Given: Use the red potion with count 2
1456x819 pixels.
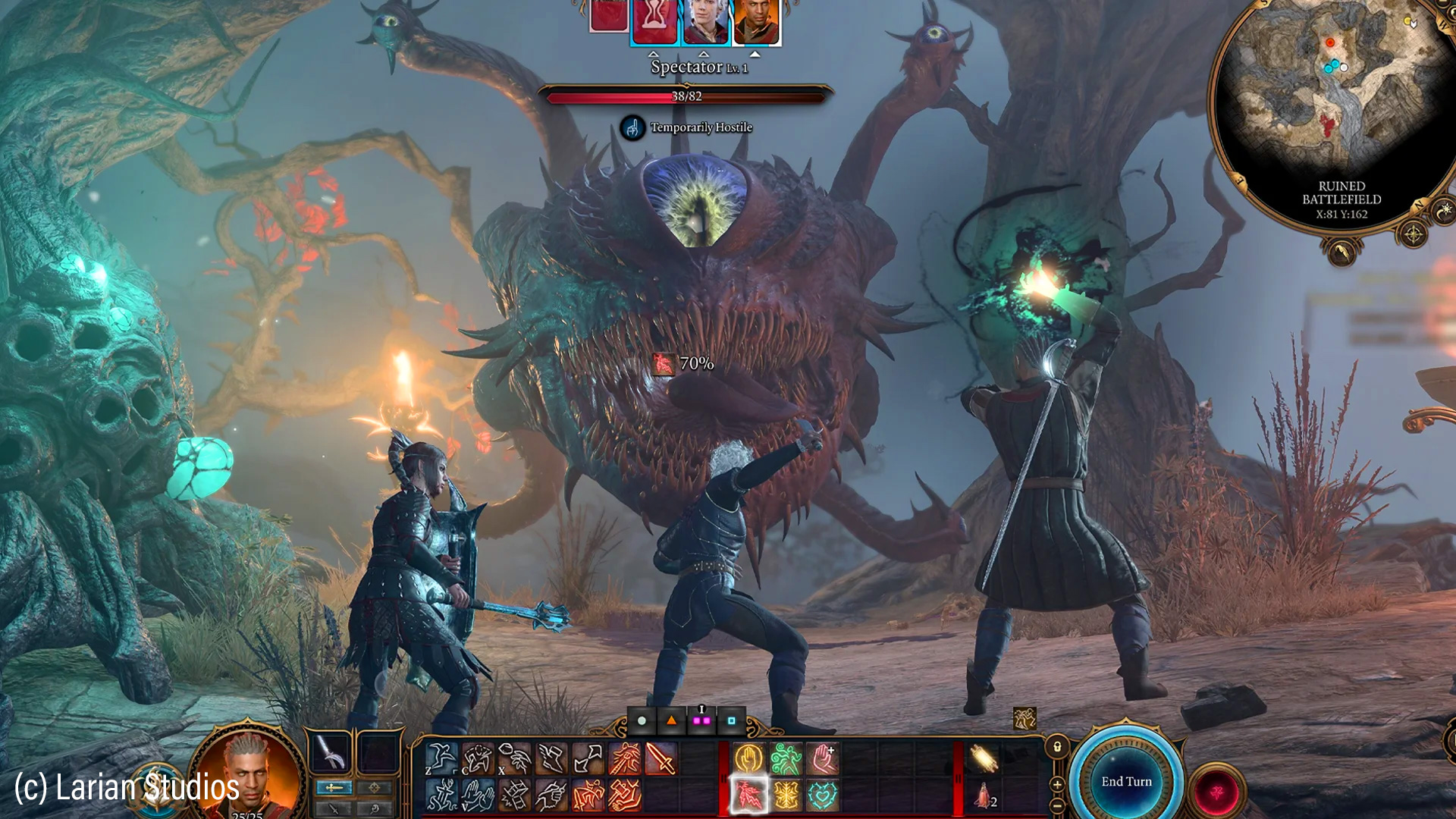Looking at the screenshot, I should 984,795.
